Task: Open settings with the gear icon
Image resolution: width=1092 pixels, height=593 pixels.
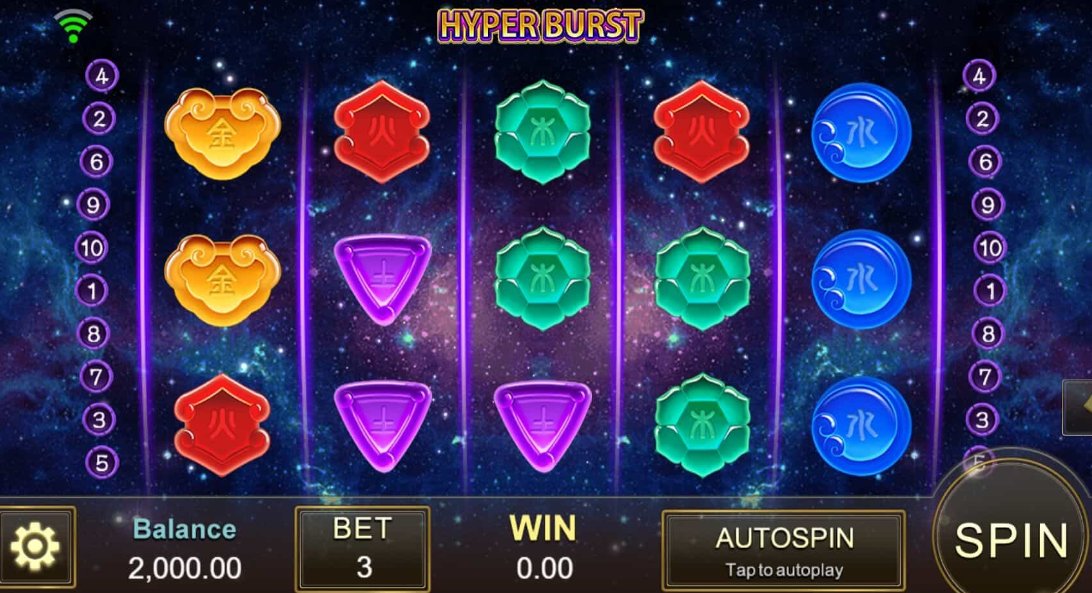Action: coord(36,546)
